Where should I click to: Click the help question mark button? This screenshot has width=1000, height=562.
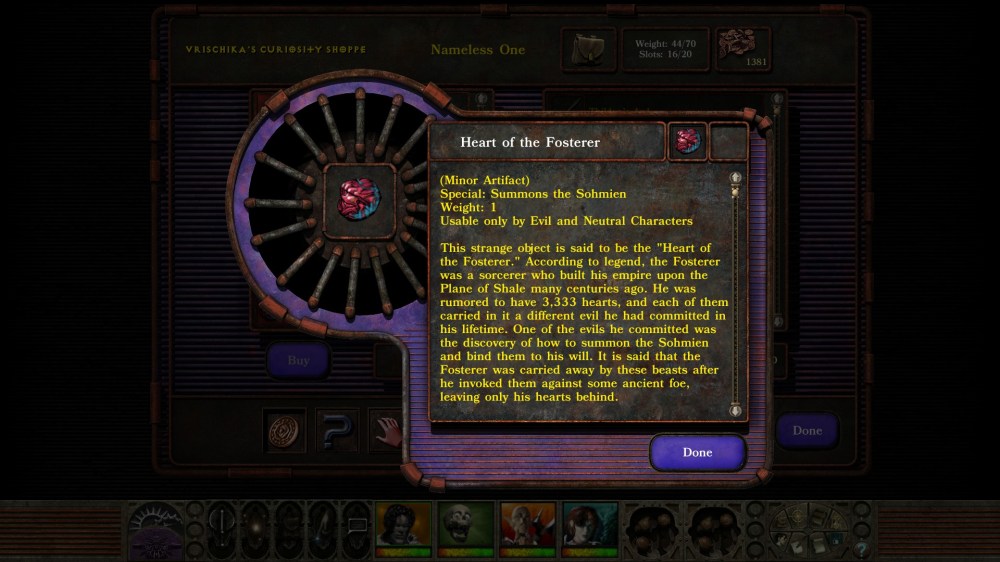tap(858, 548)
